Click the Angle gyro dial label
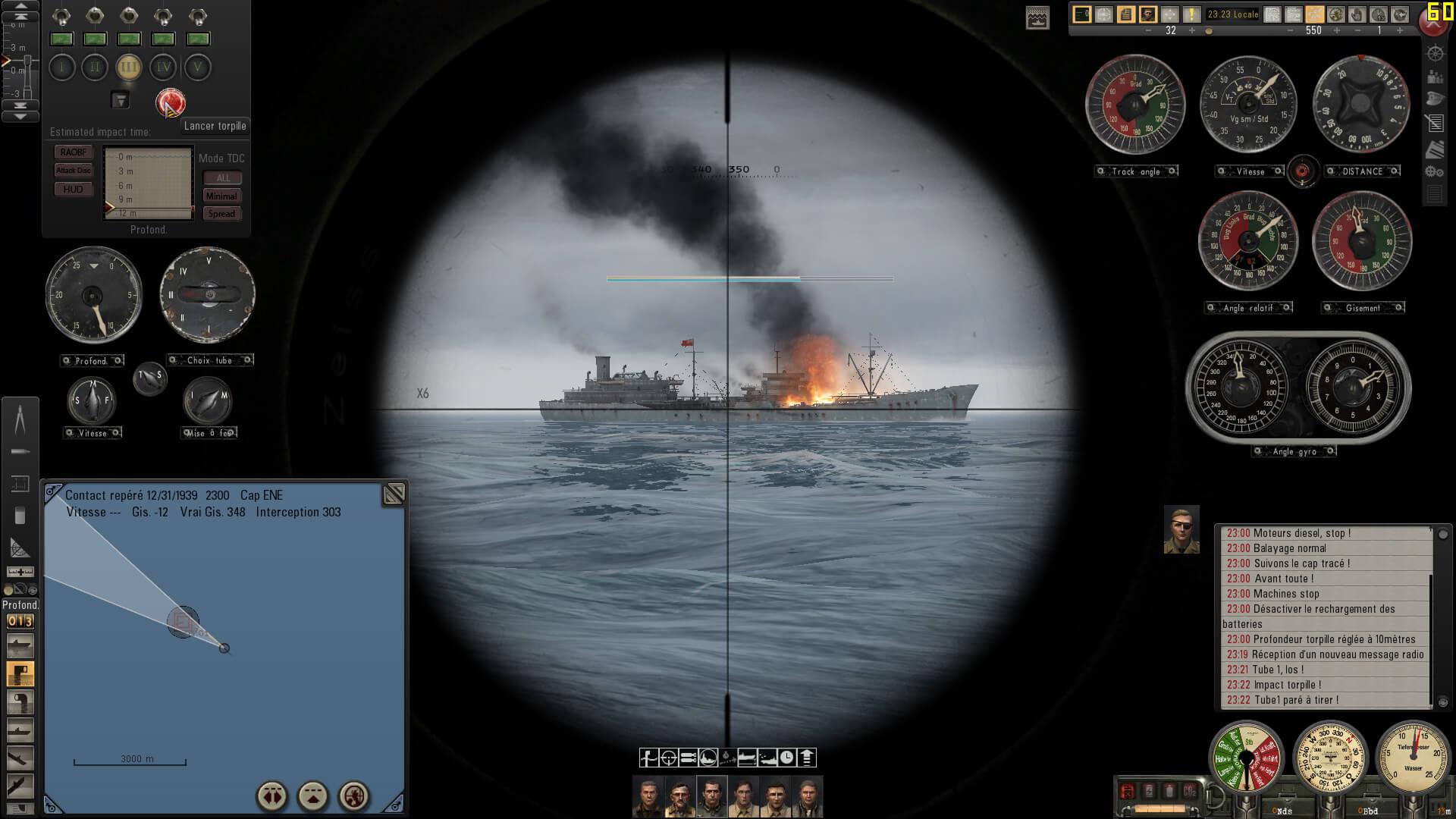The width and height of the screenshot is (1456, 819). coord(1294,451)
